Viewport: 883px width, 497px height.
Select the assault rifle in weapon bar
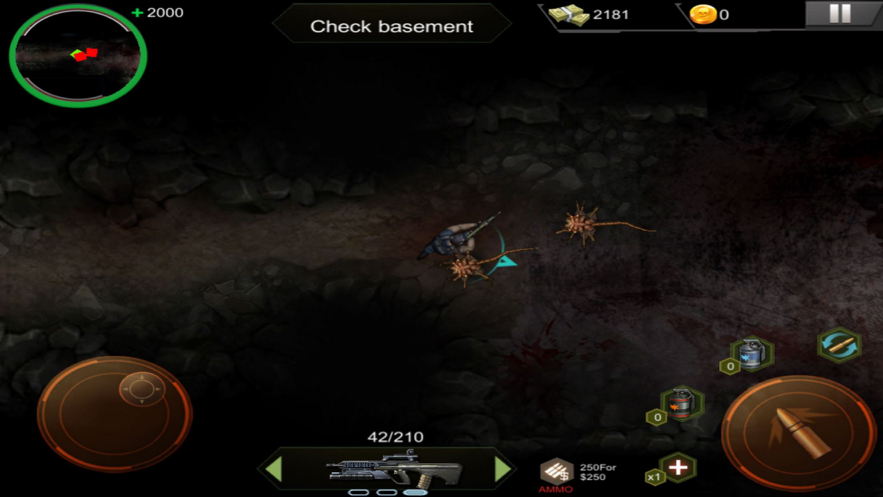(x=394, y=468)
